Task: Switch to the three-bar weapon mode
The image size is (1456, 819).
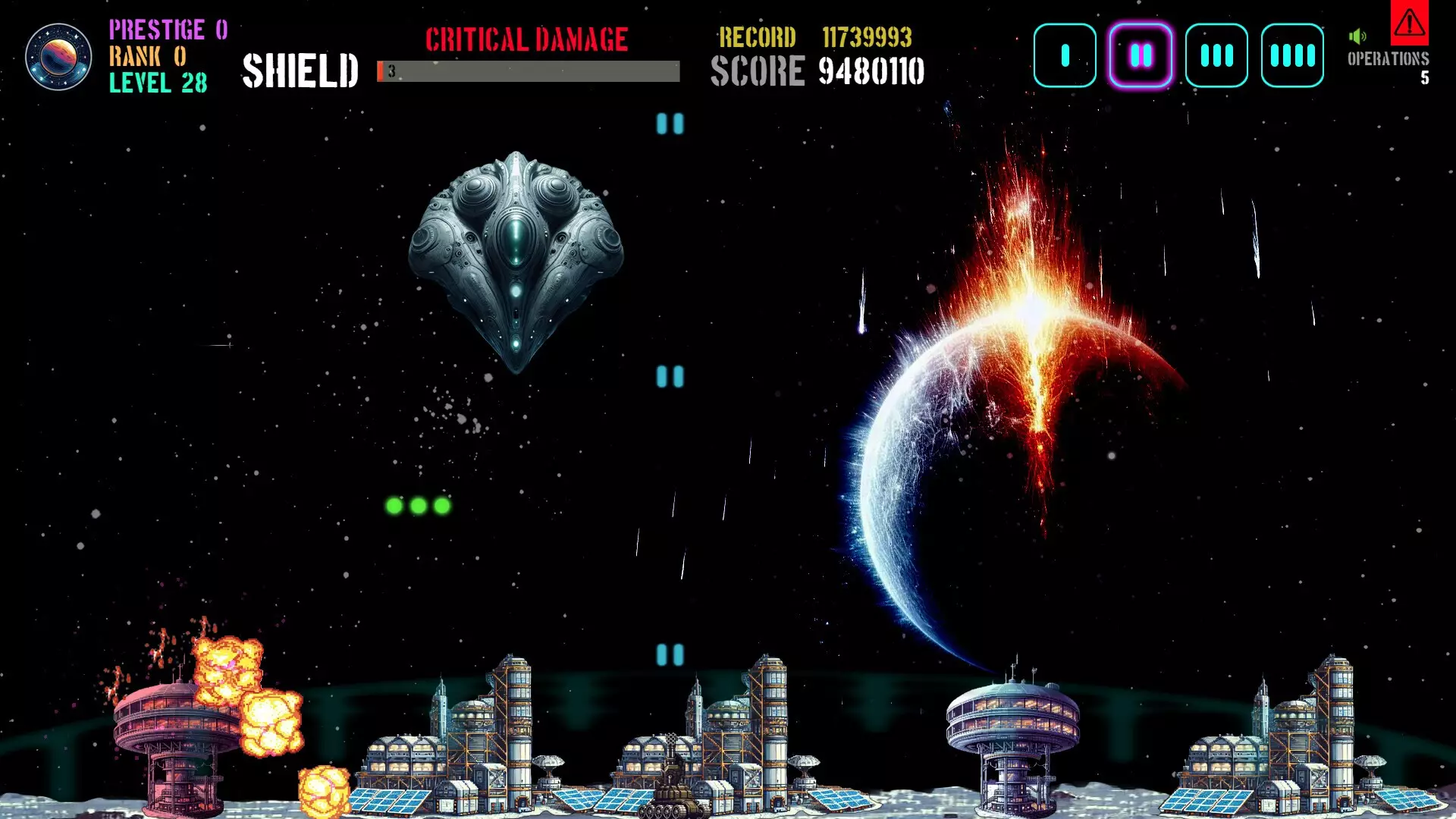Action: pos(1216,55)
